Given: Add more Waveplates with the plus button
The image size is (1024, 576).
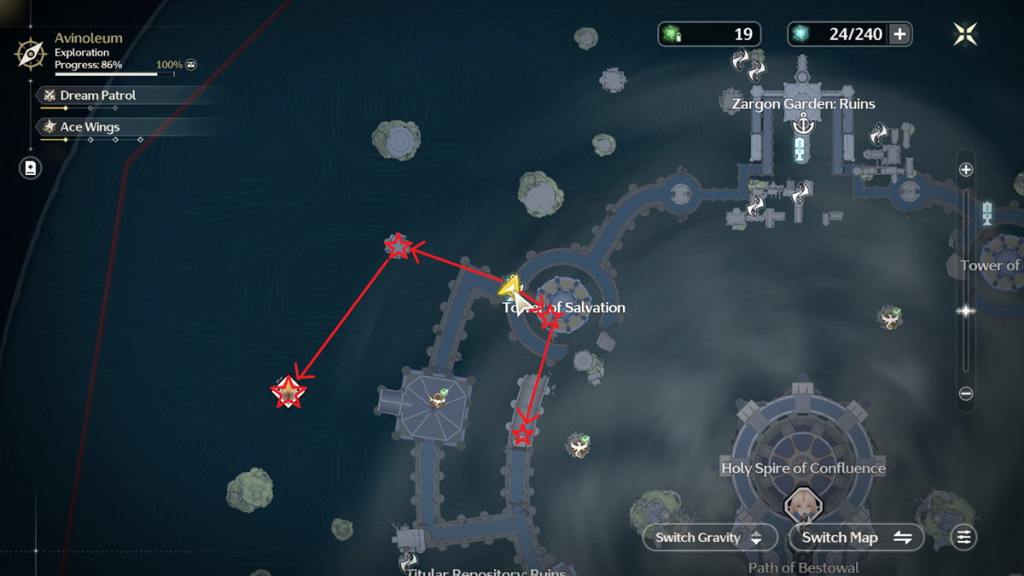Looking at the screenshot, I should tap(900, 34).
